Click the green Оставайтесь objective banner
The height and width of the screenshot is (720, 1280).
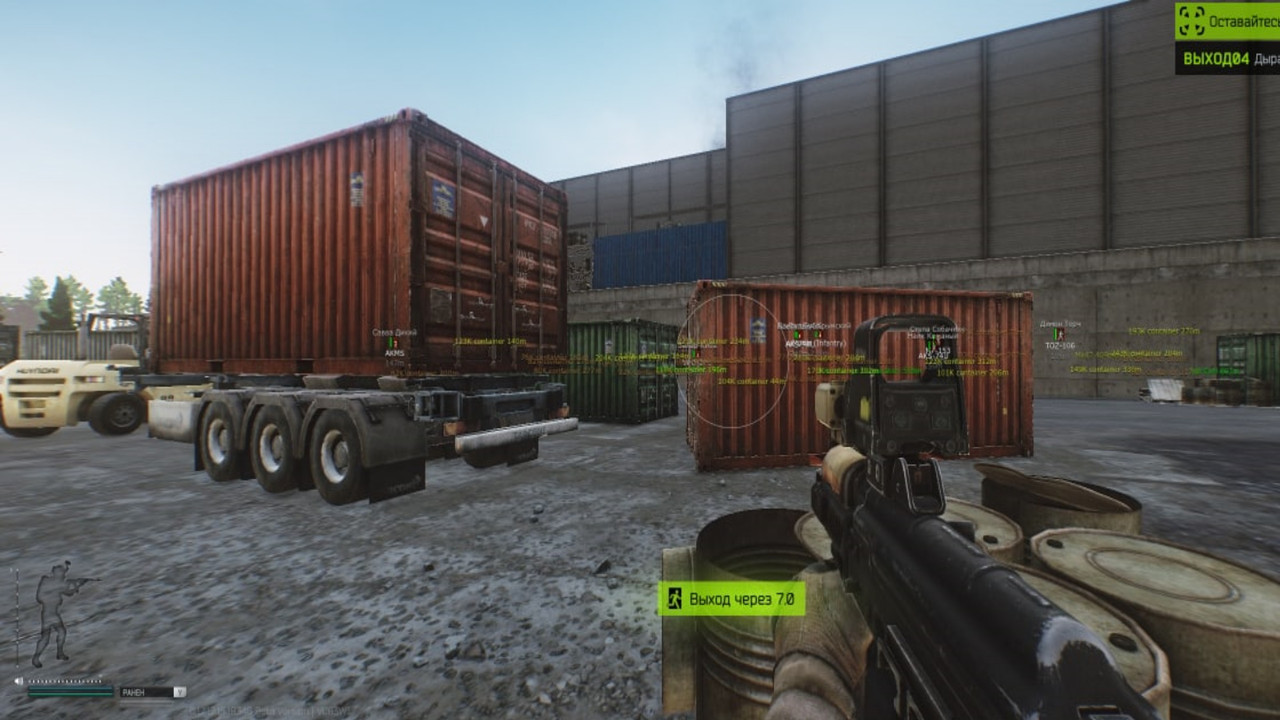(x=1227, y=20)
